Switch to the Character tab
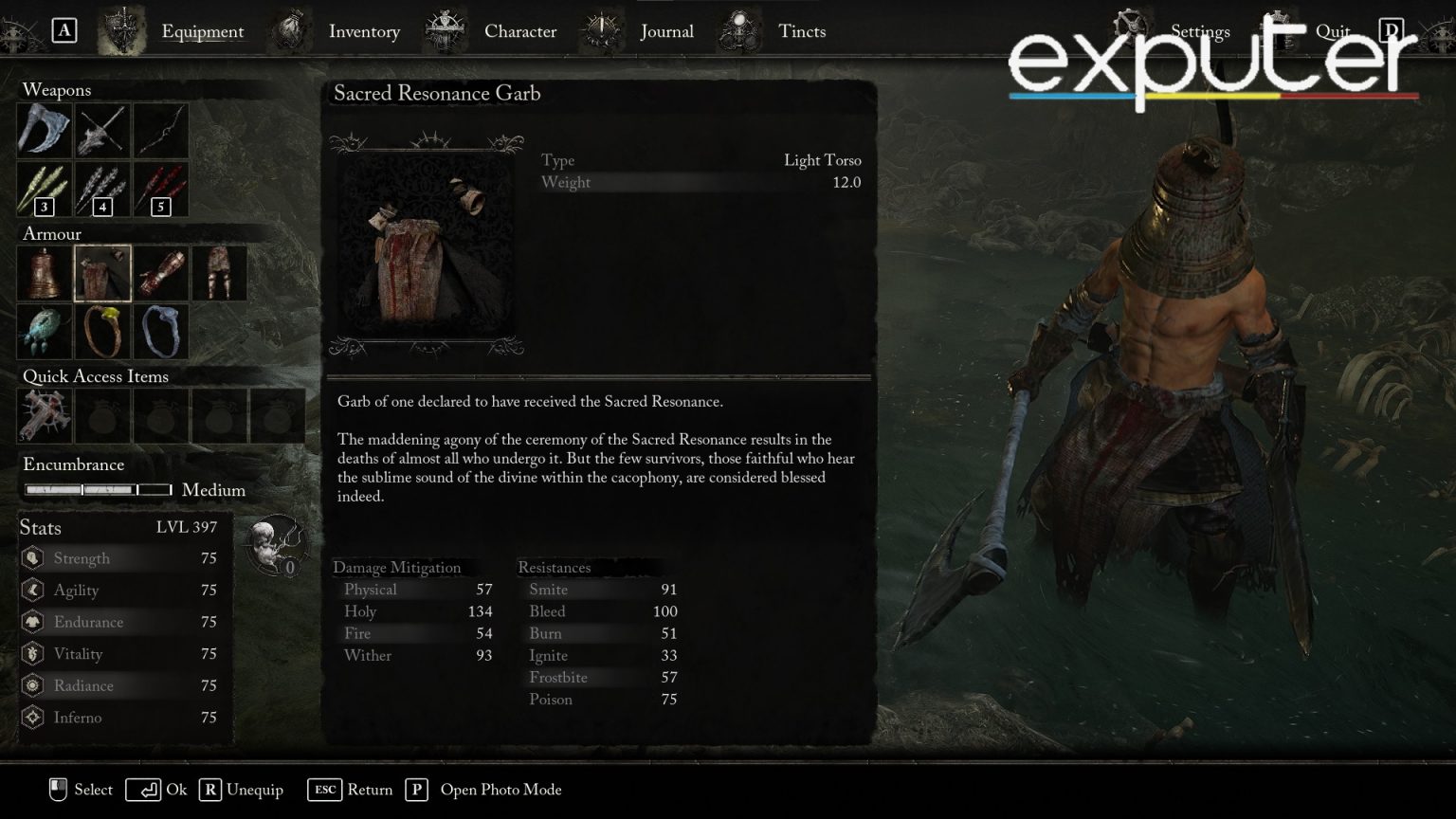This screenshot has height=819, width=1456. 520,31
